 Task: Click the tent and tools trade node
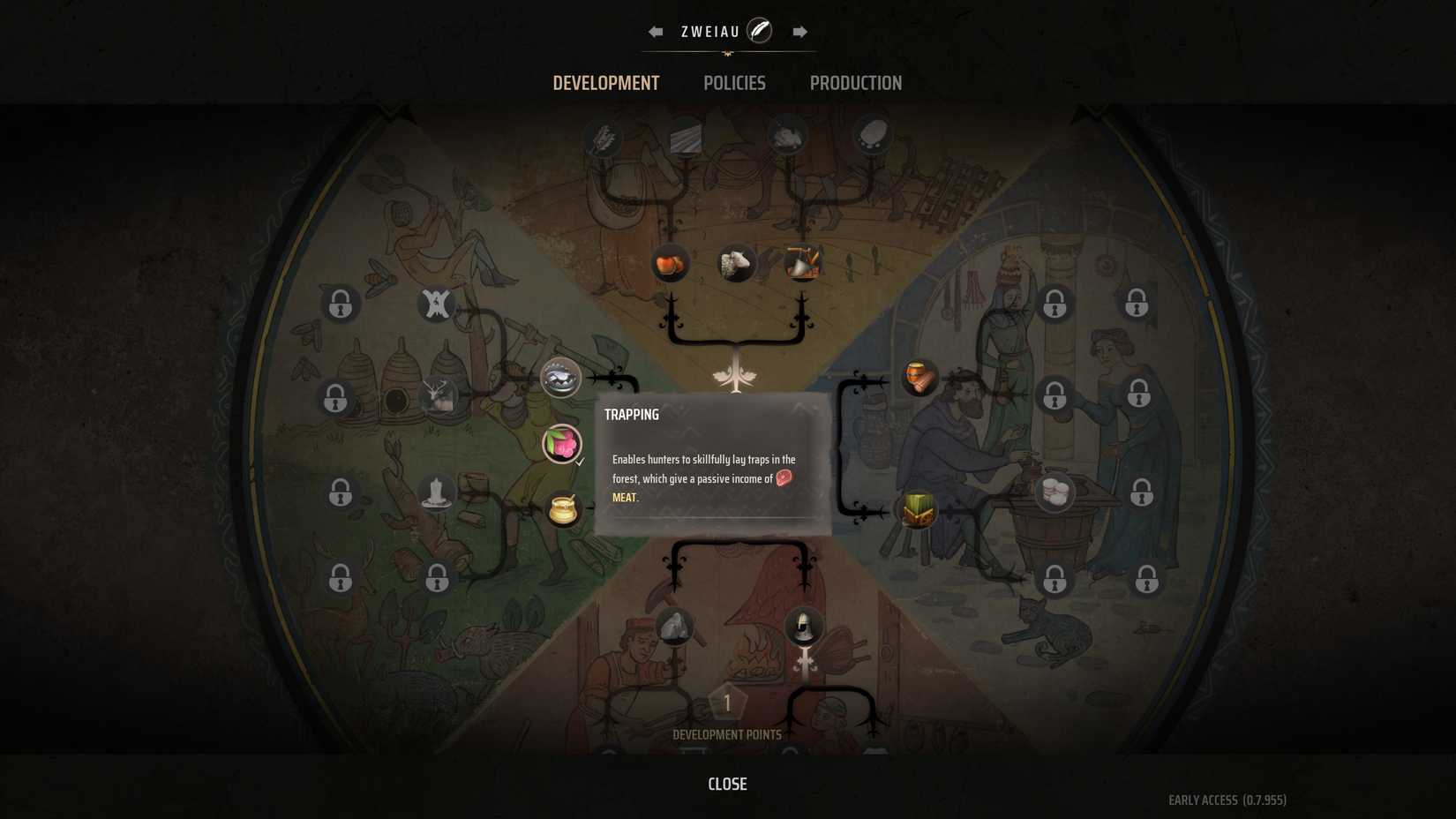click(x=804, y=262)
